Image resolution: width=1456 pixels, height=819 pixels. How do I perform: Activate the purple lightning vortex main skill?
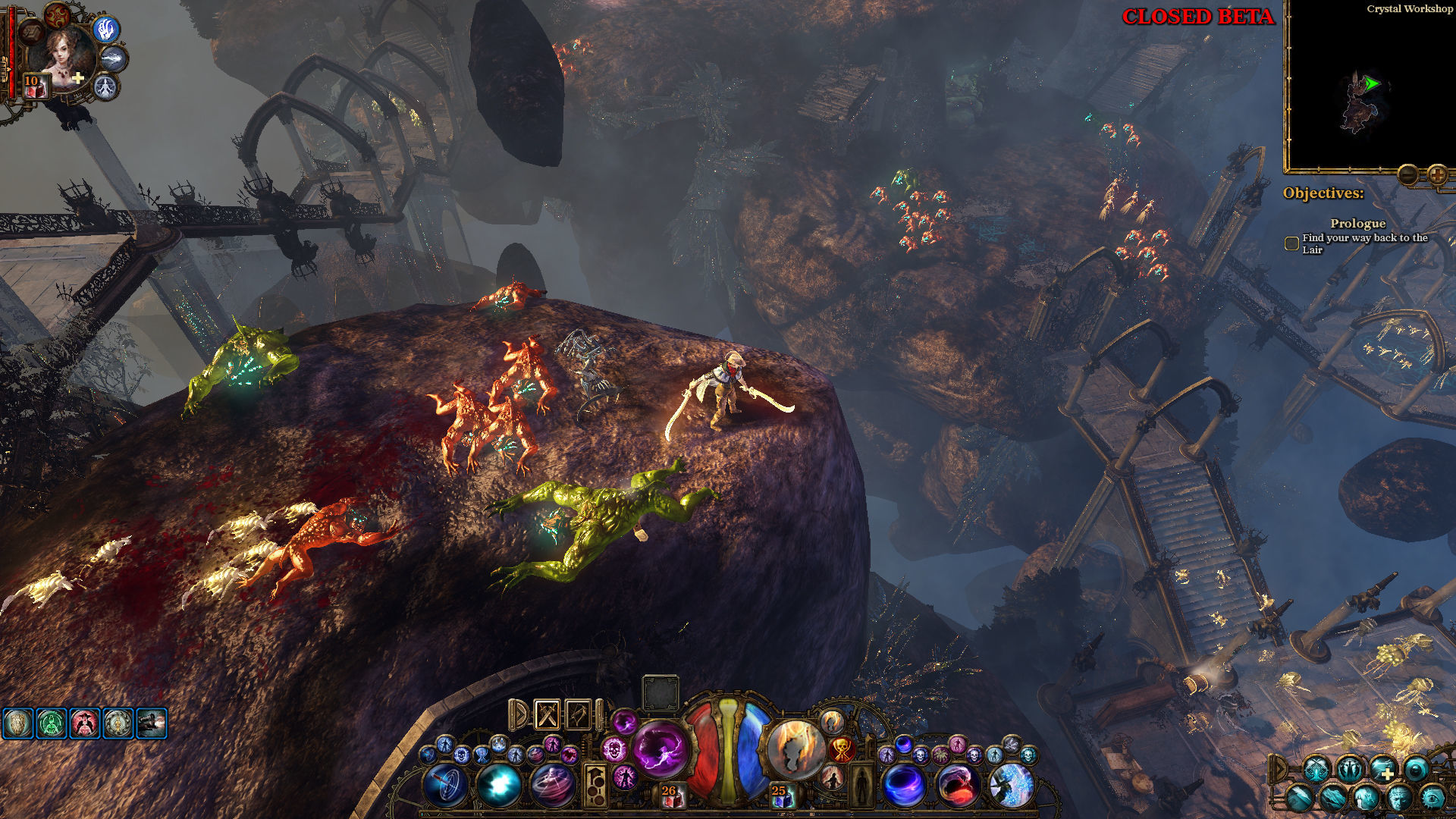pos(660,748)
